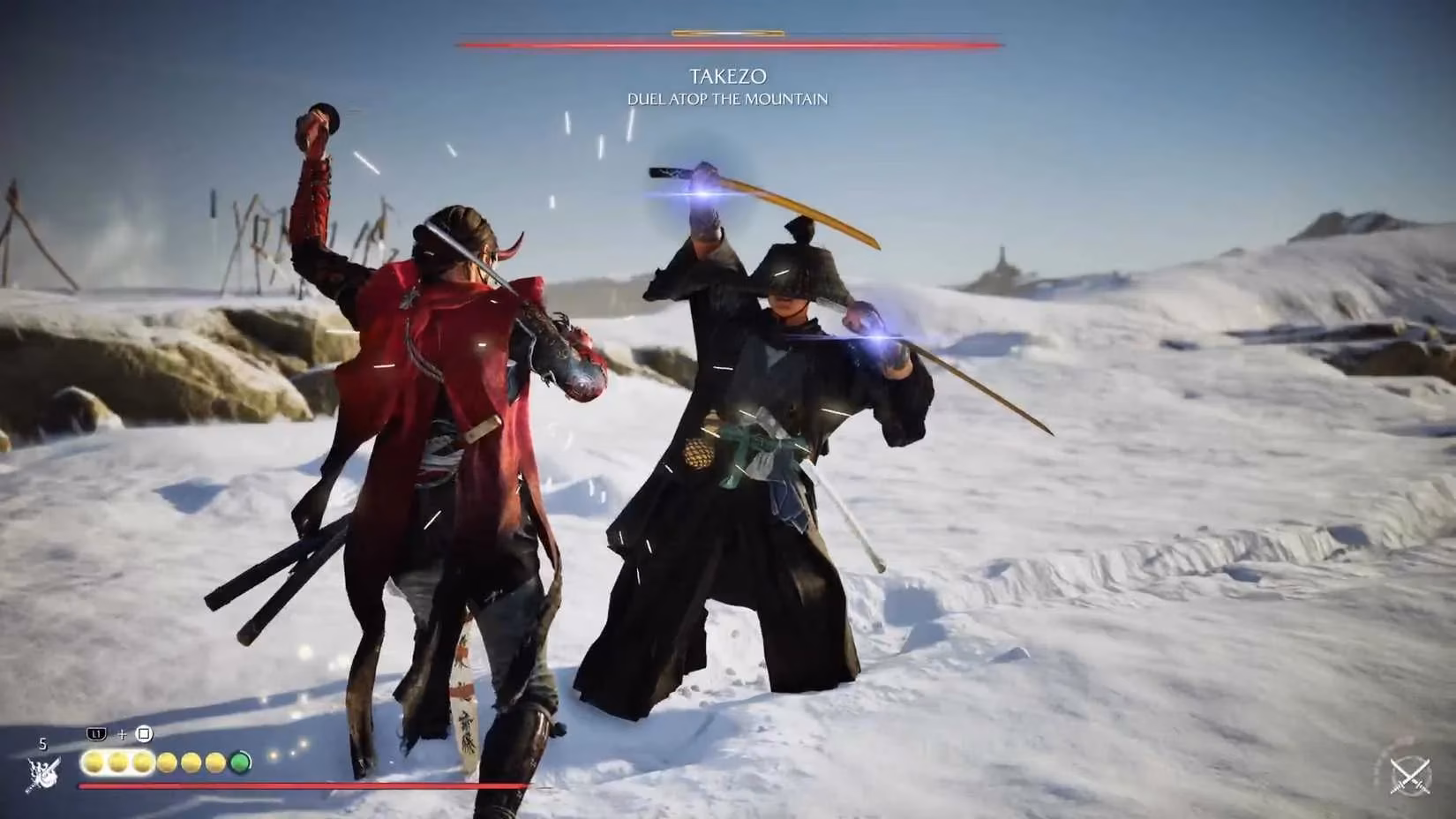1456x819 pixels.
Task: Click the green resolve circle
Action: click(240, 764)
